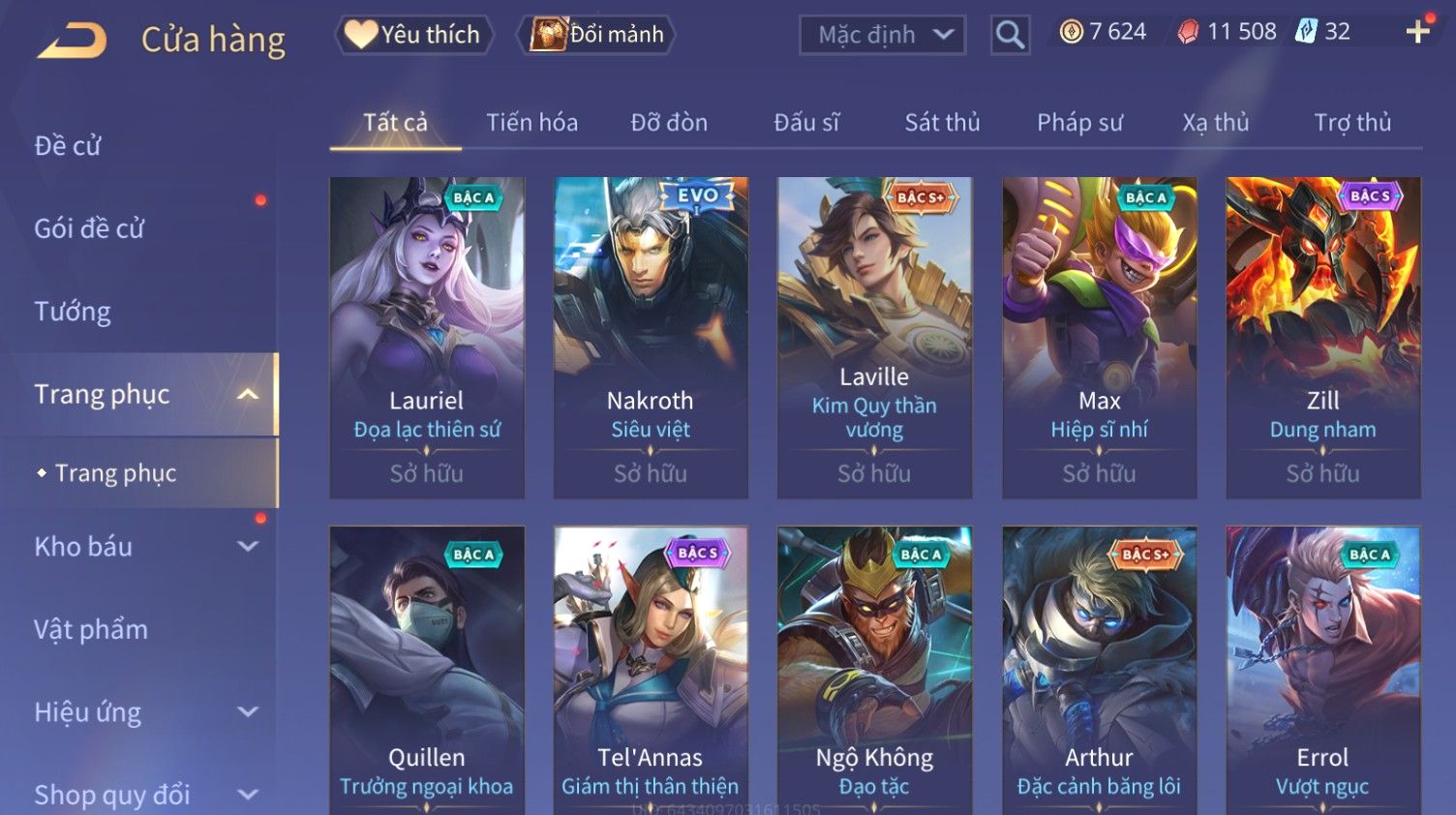Switch to the Tiến hóa tab
1456x815 pixels.
[x=531, y=123]
